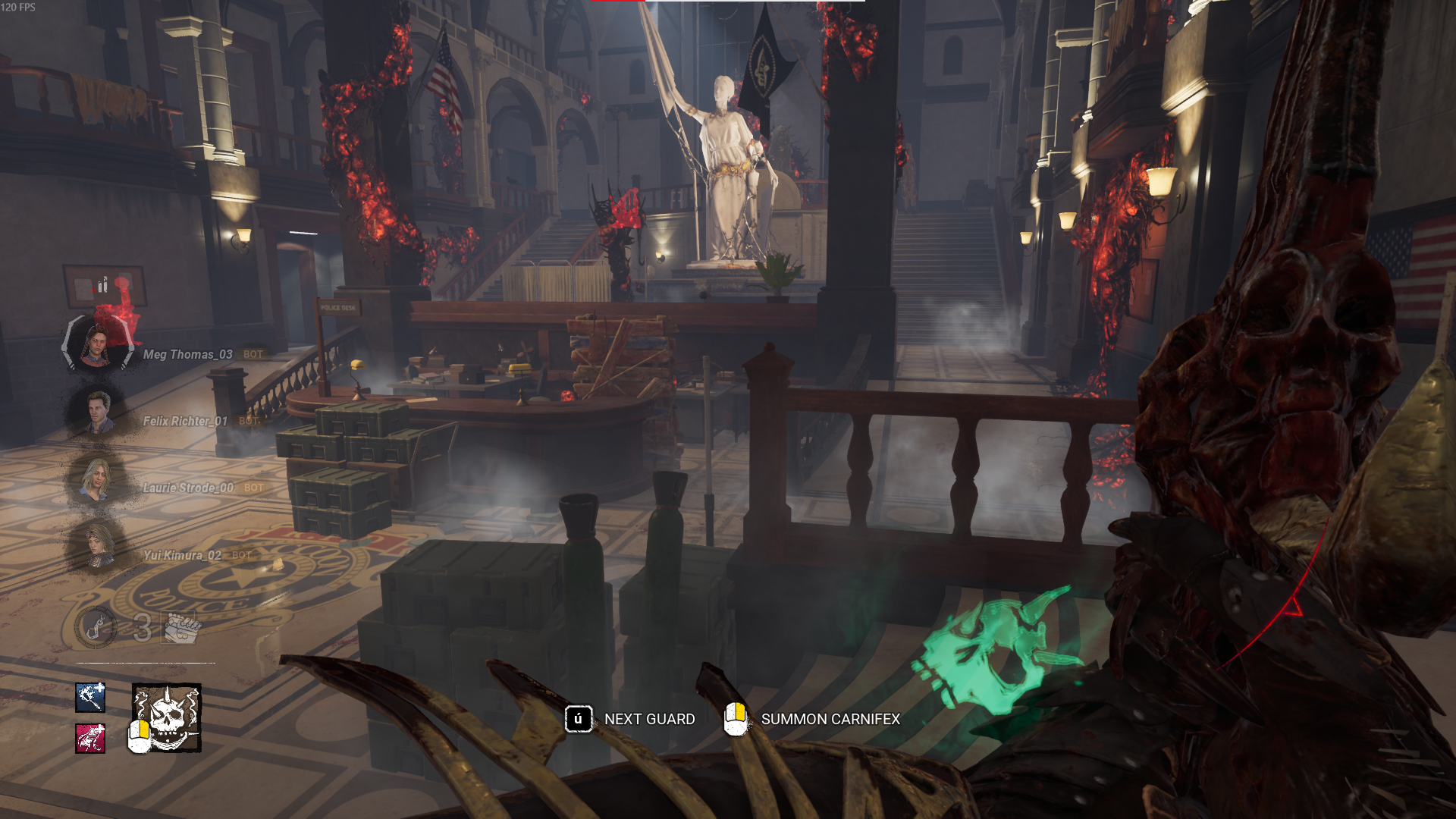The image size is (1456, 819).
Task: Activate the horned skull Carnifex power icon
Action: point(167,717)
